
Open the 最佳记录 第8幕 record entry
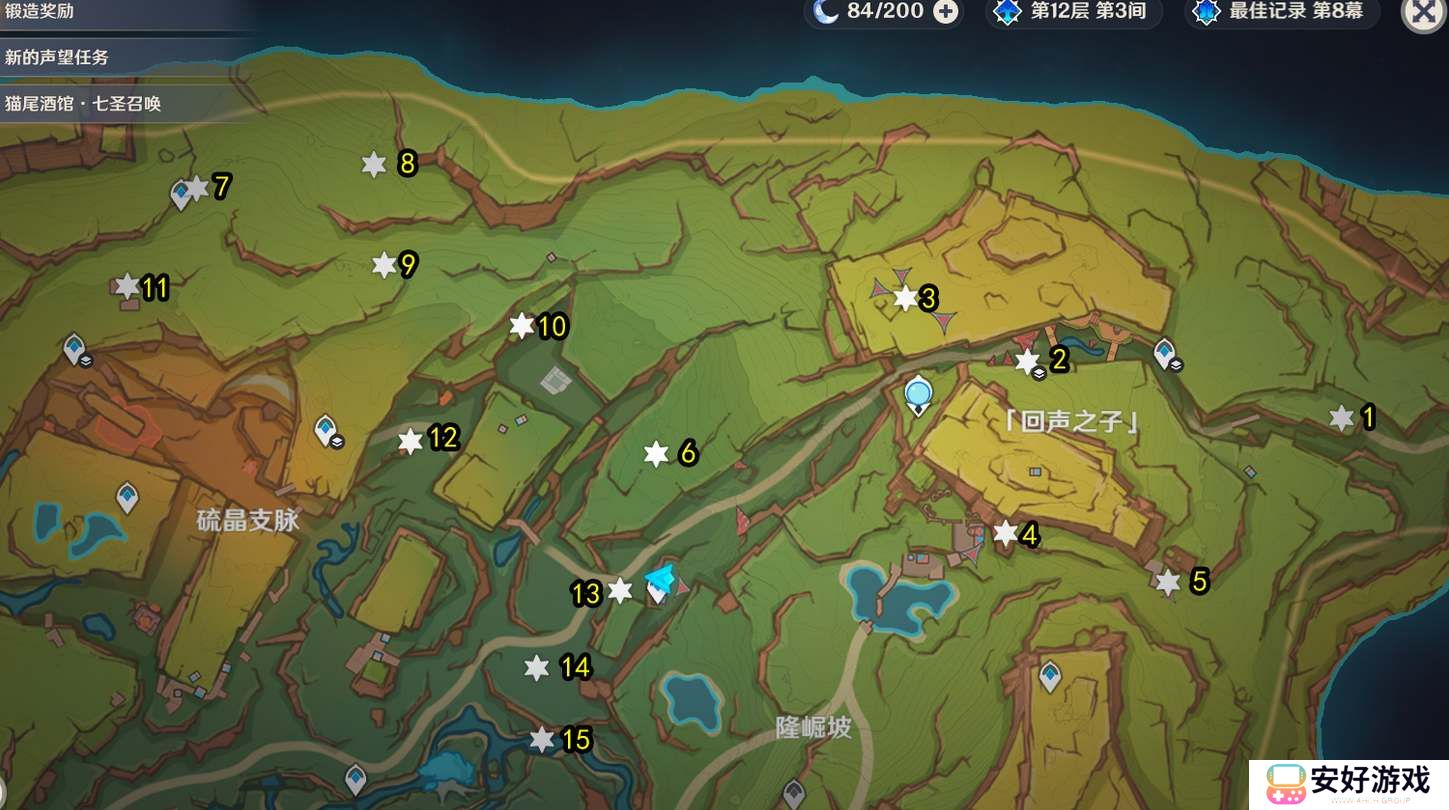point(1284,12)
